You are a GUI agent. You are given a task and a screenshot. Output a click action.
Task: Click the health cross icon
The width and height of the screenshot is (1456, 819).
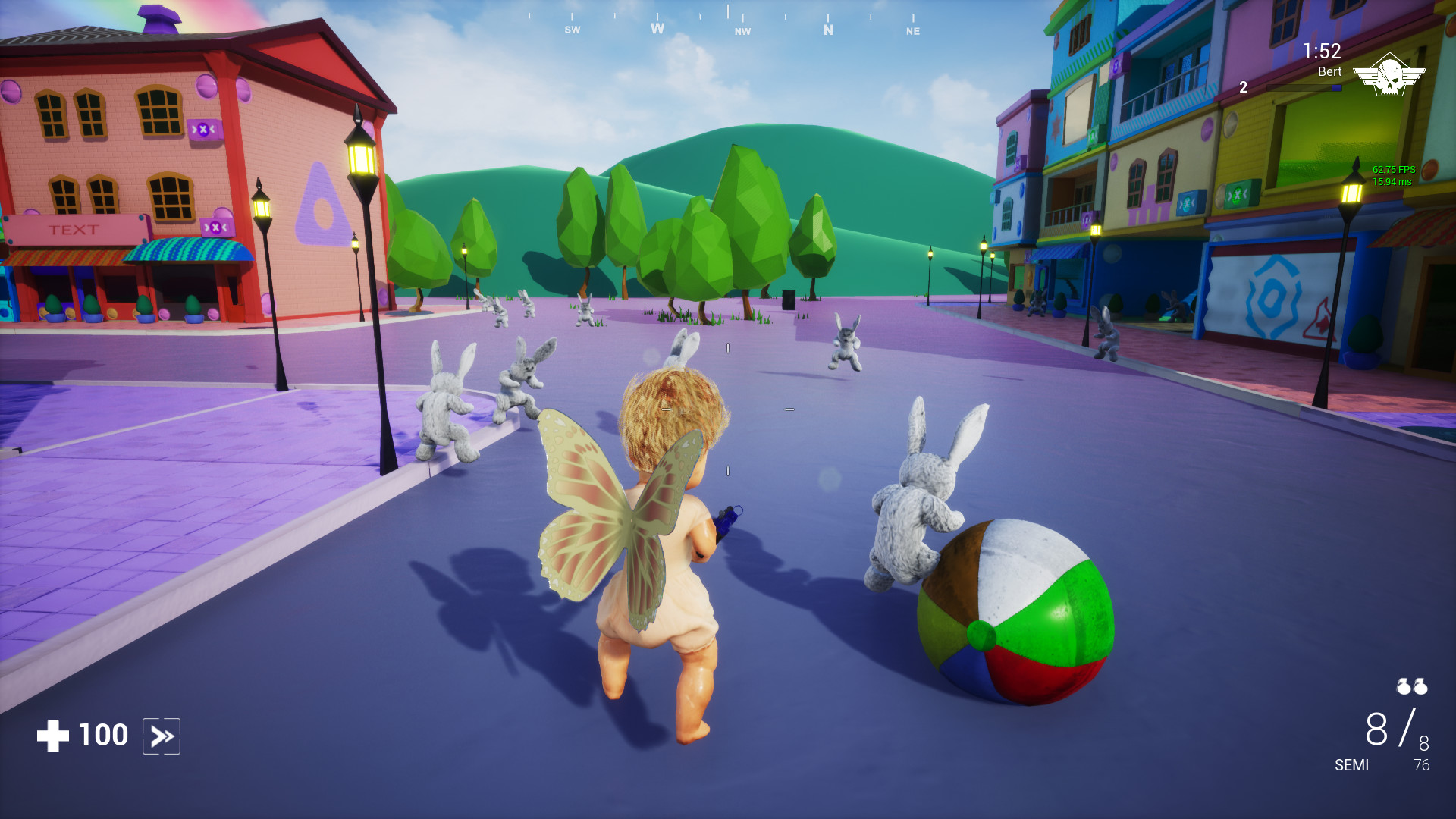tap(52, 734)
